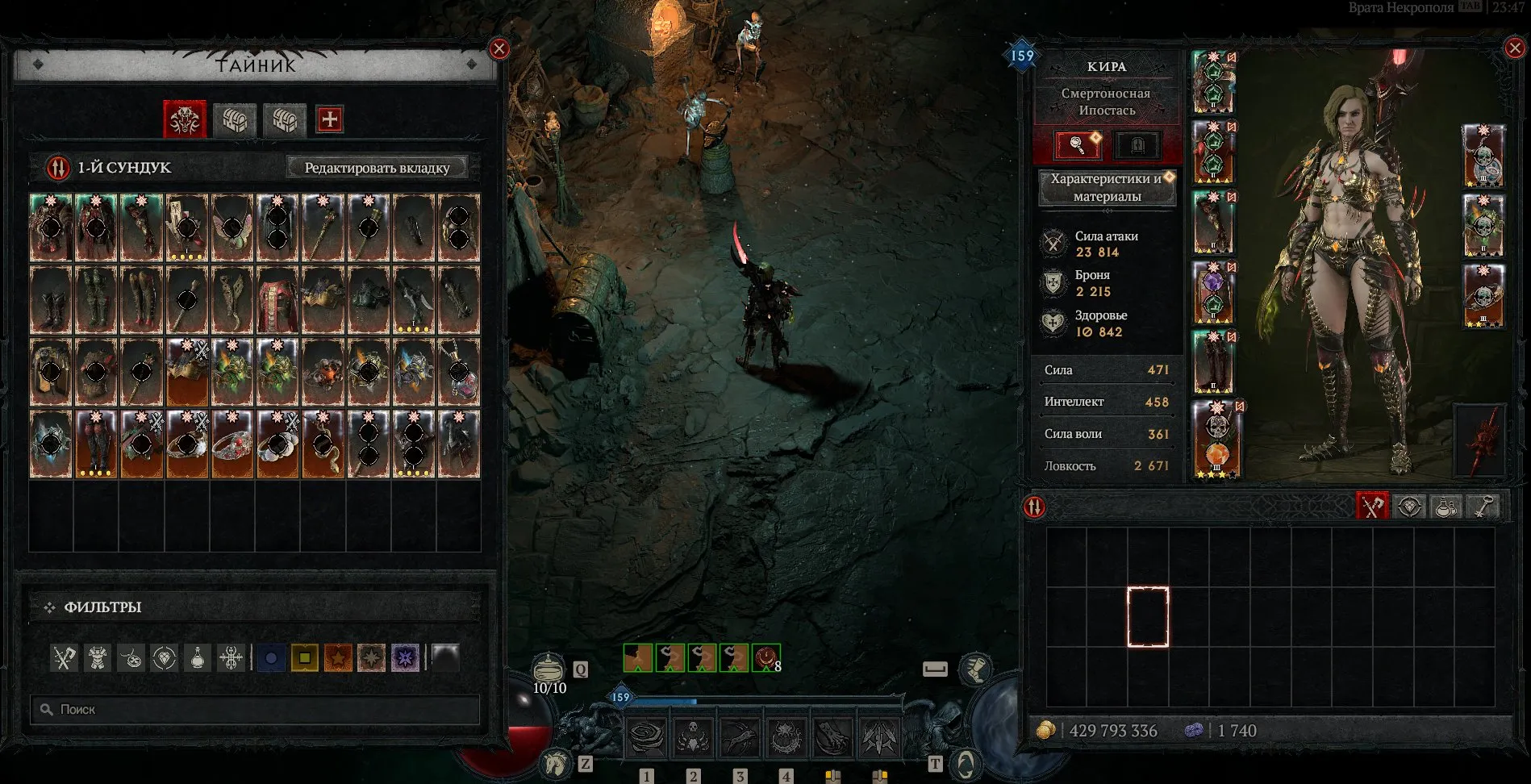The image size is (1531, 784).
Task: Select the elixirs bottle filter icon
Action: tap(197, 659)
